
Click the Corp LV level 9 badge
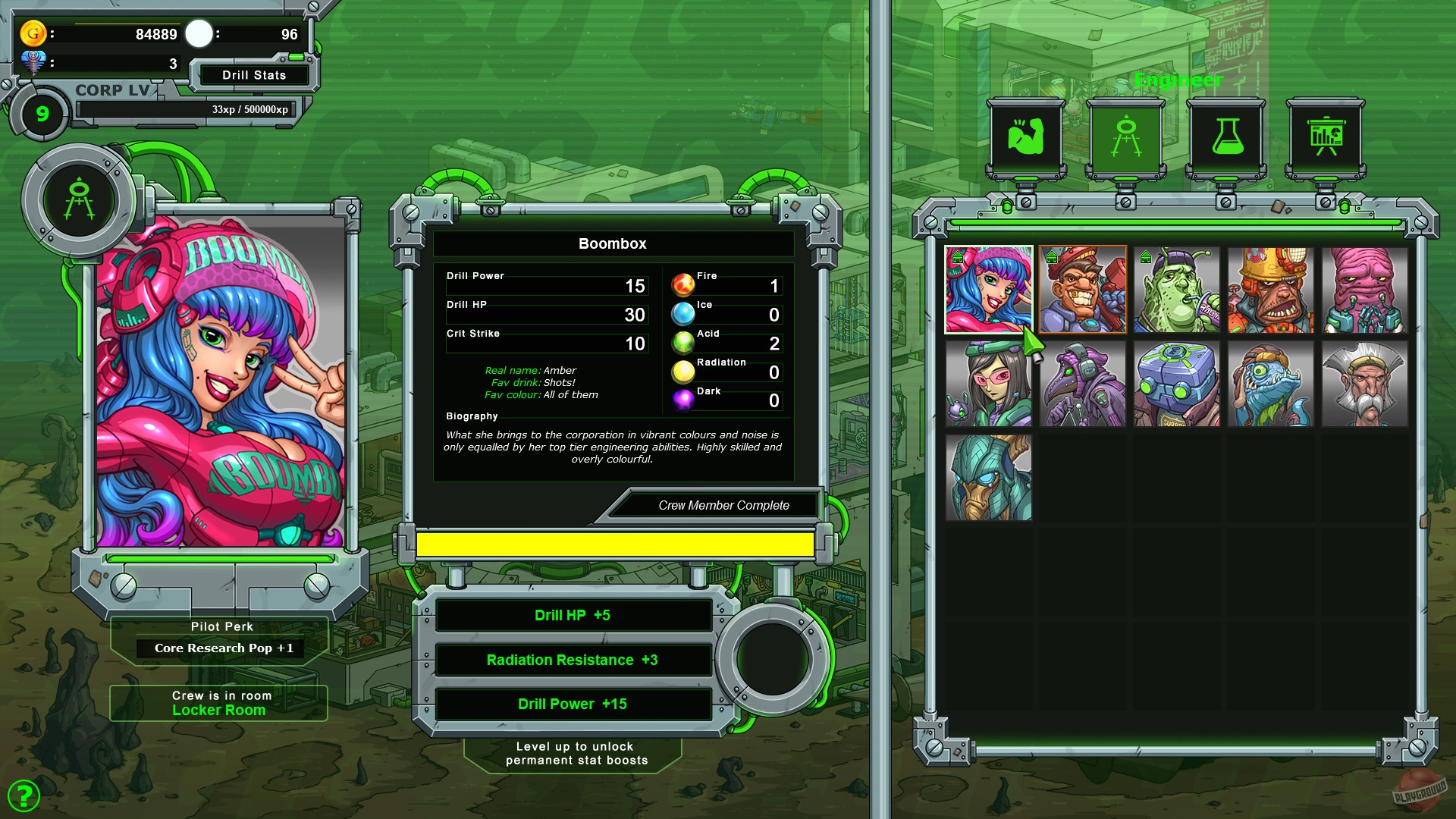[42, 112]
